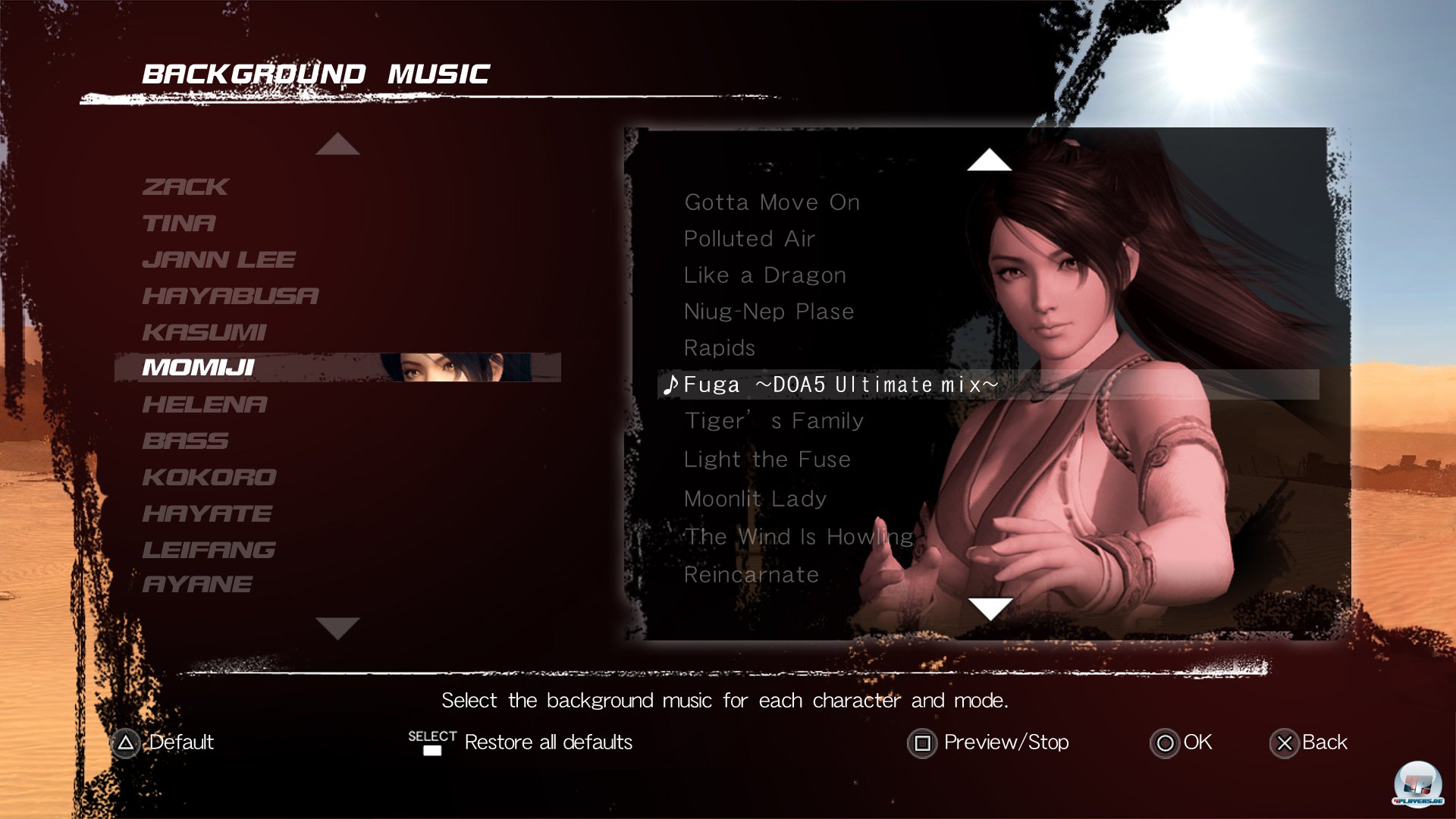Viewport: 1456px width, 819px height.
Task: Choose the track Gotta Move On
Action: (772, 202)
